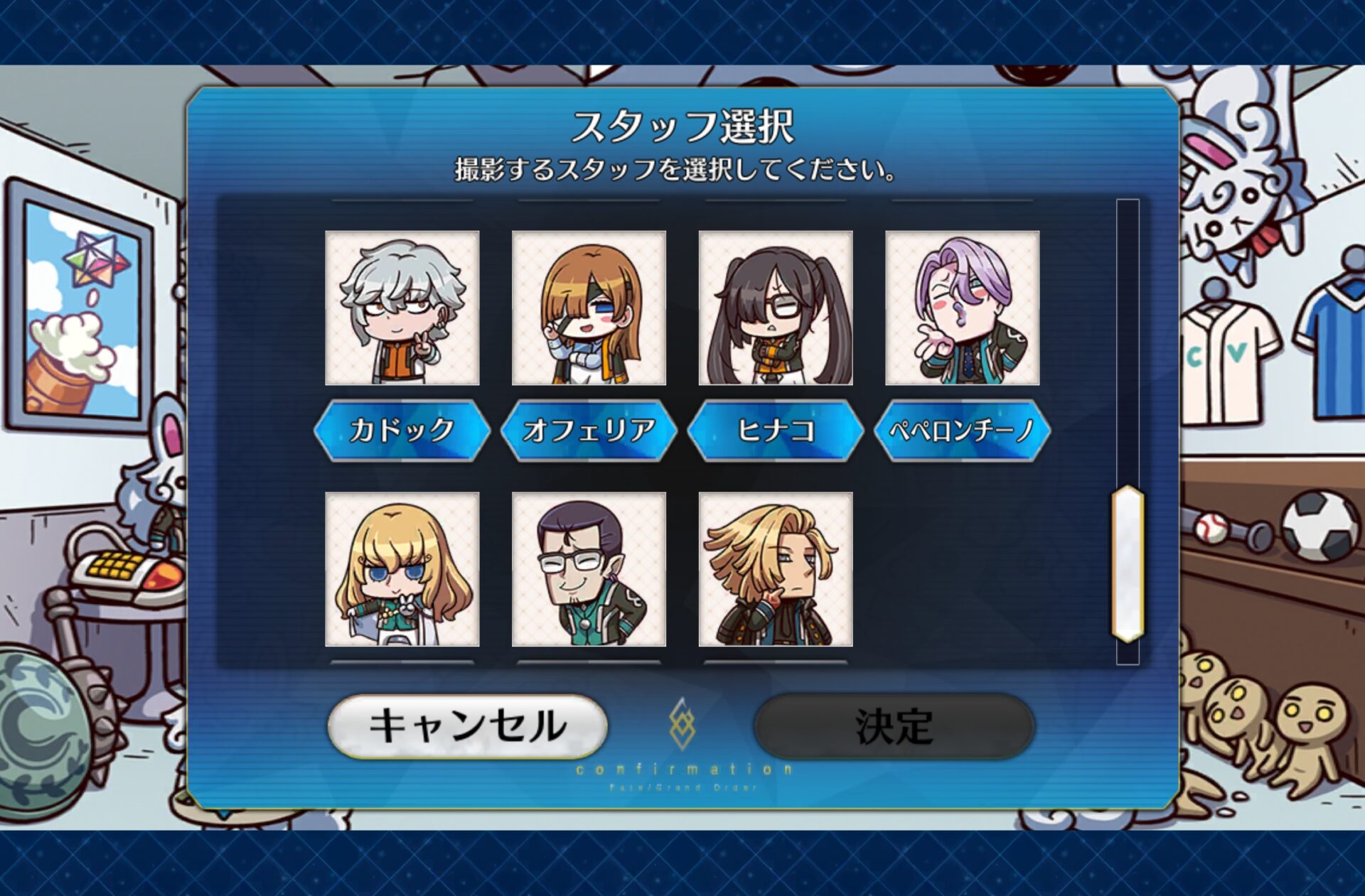Click the オフェリア name label
The width and height of the screenshot is (1365, 896).
point(589,430)
